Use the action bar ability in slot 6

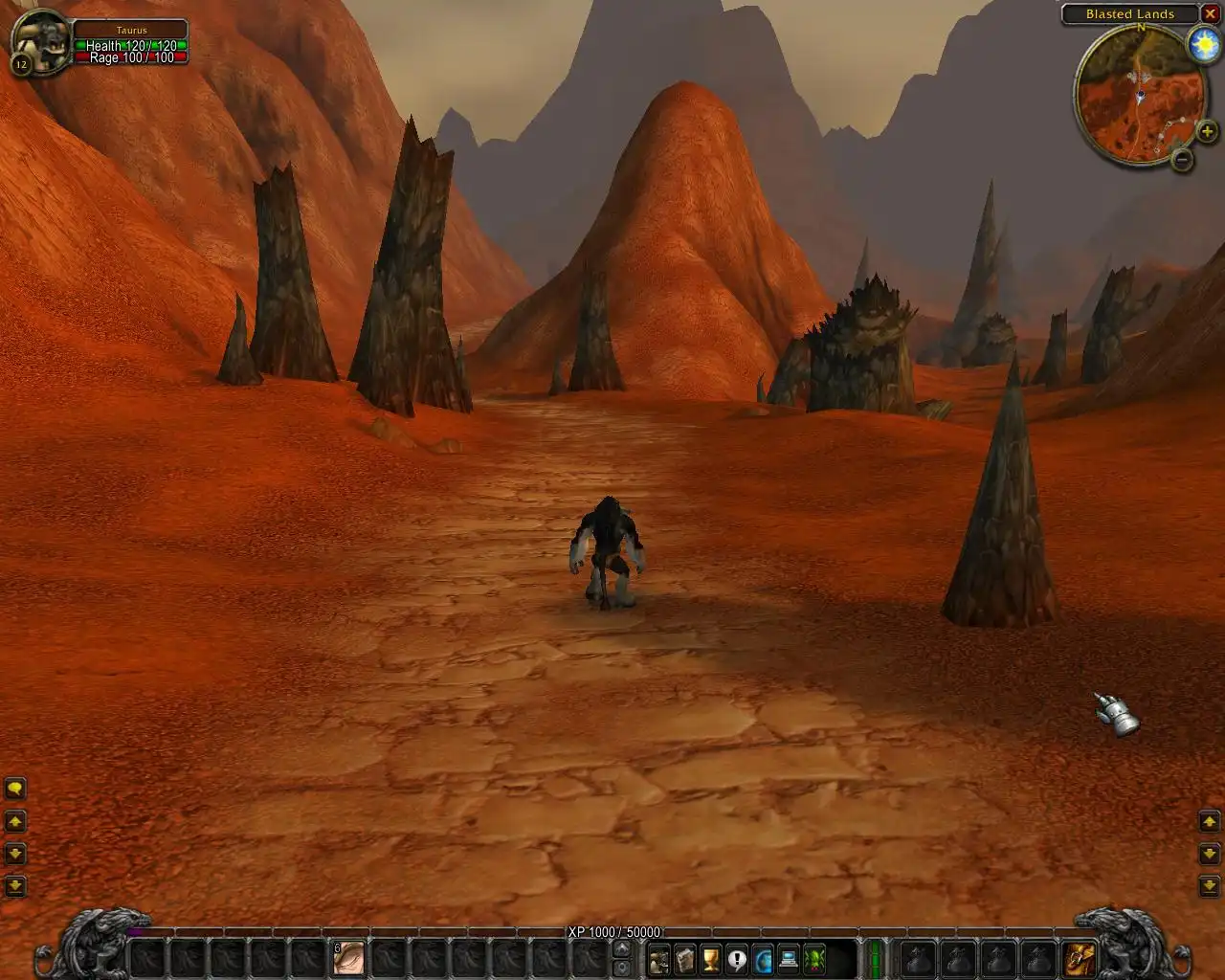[x=348, y=957]
